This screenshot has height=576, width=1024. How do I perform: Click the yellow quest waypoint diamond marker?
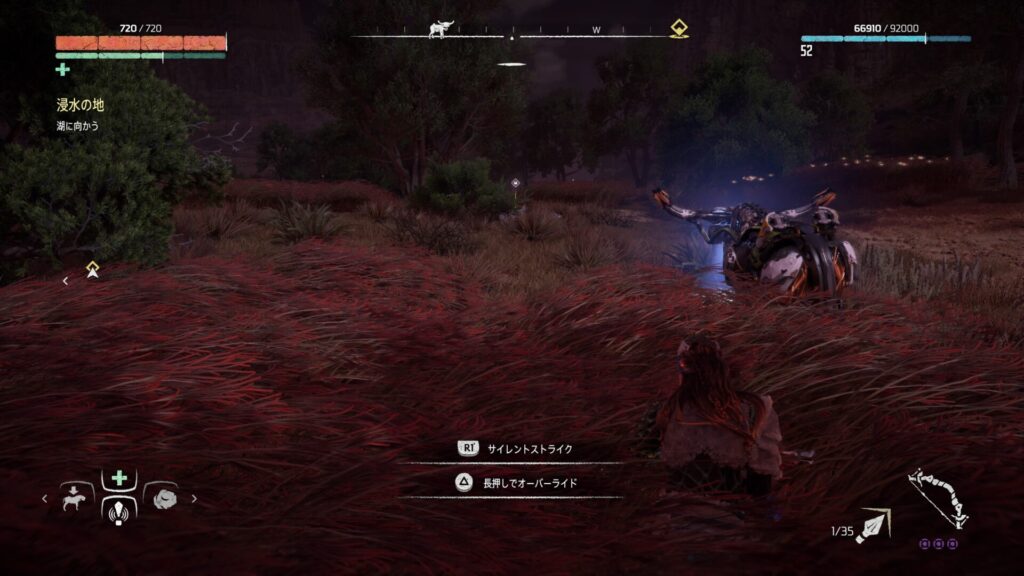tap(92, 267)
